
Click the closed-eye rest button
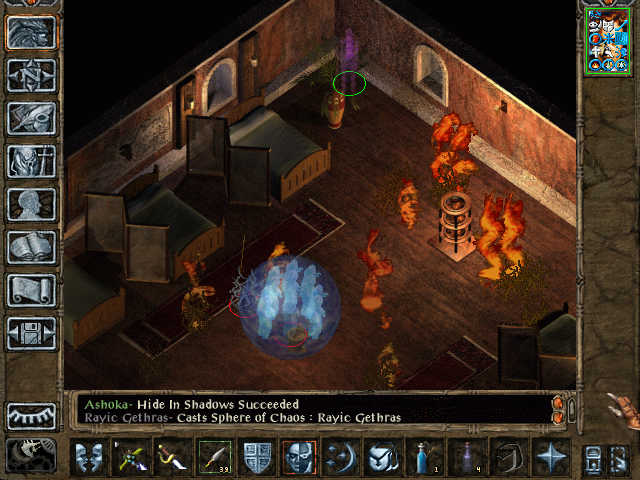pyautogui.click(x=32, y=416)
